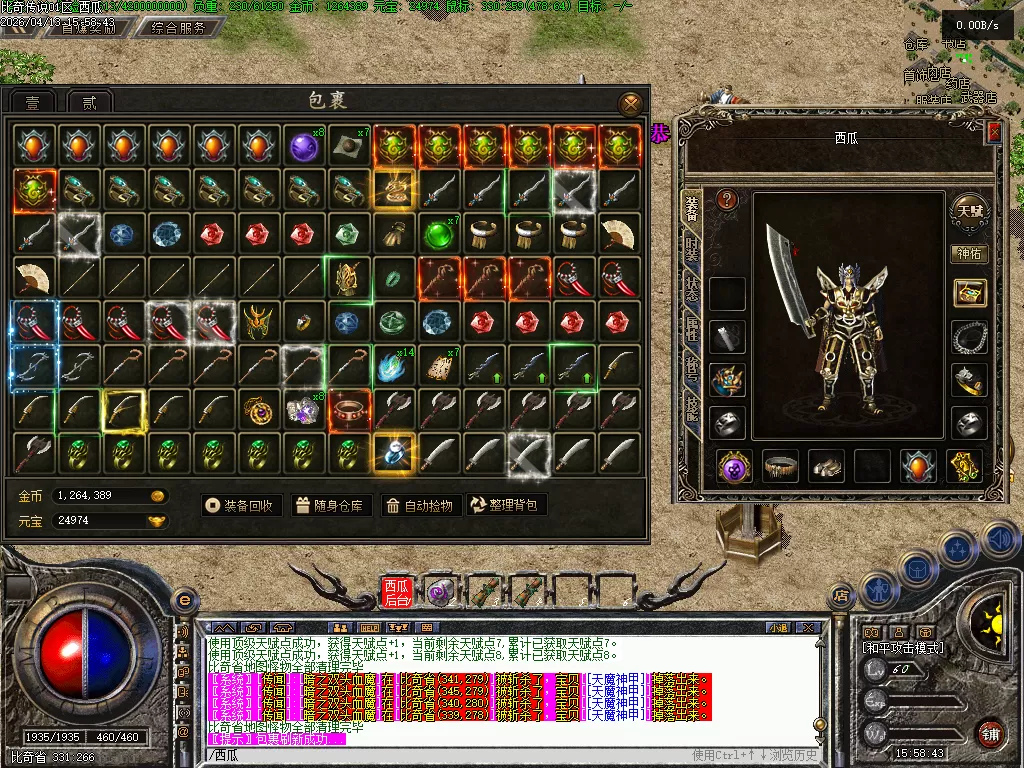Close the character equipment panel
Viewport: 1024px width, 768px height.
coord(993,131)
